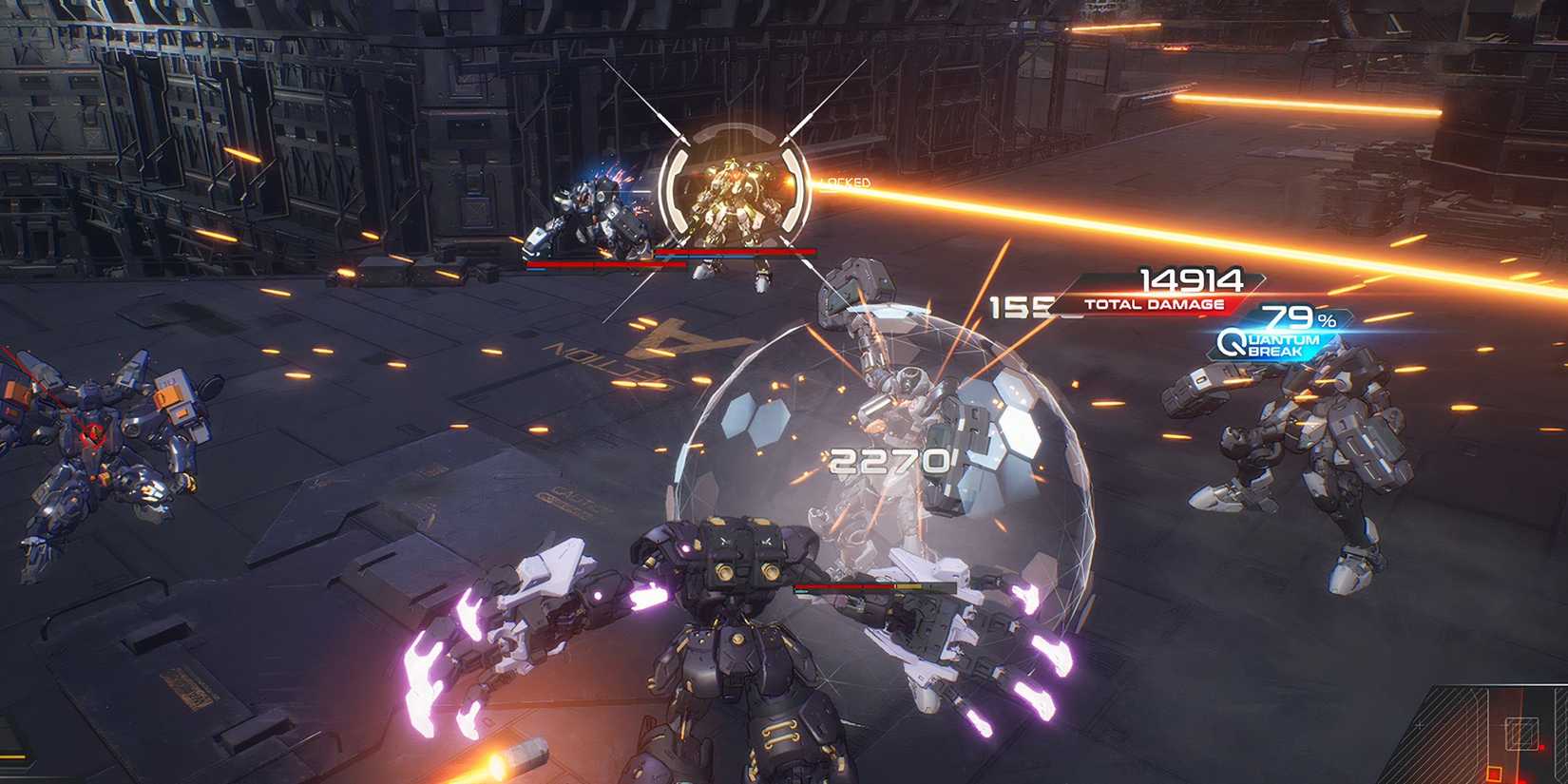Viewport: 1568px width, 784px height.
Task: Click the 2270 damage number popup
Action: (x=889, y=463)
